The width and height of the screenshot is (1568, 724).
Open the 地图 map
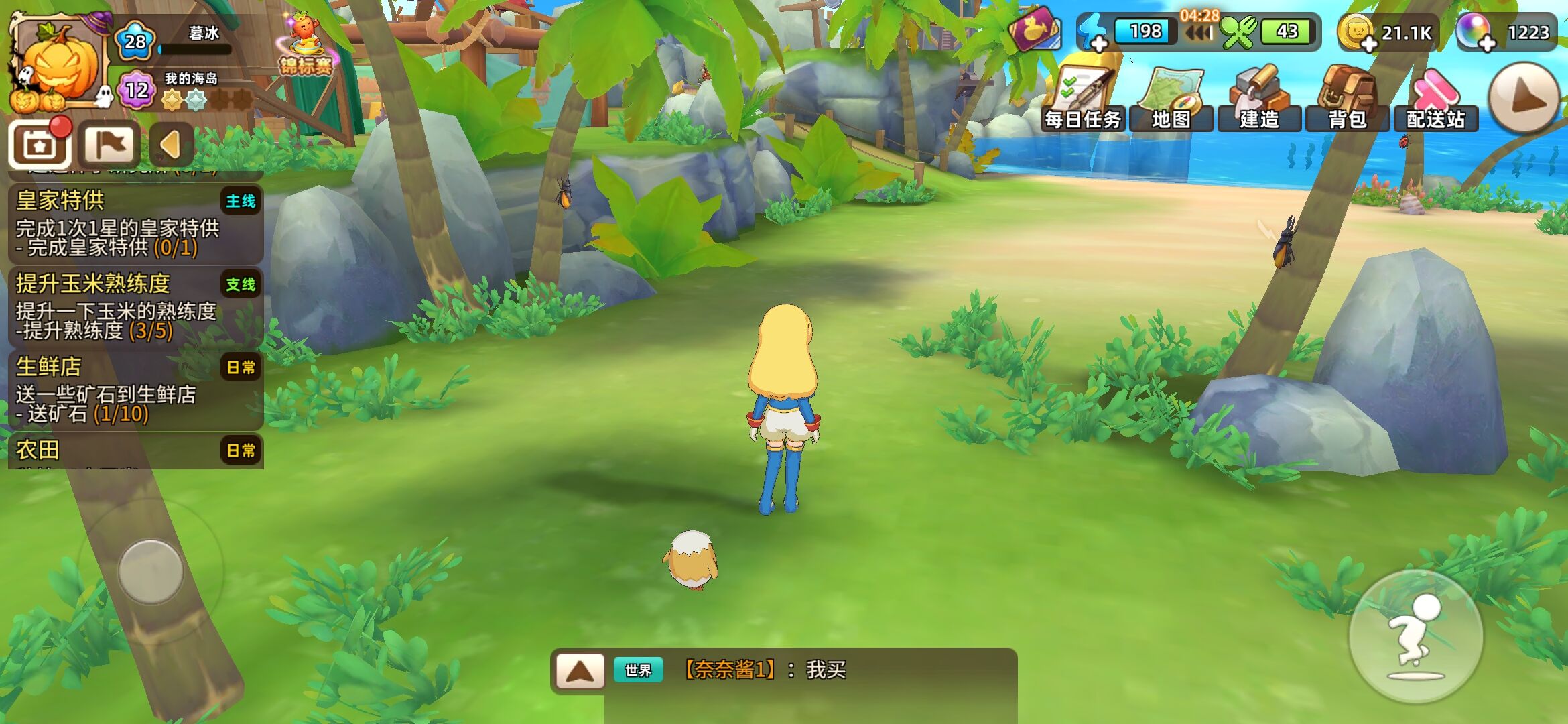coord(1171,99)
